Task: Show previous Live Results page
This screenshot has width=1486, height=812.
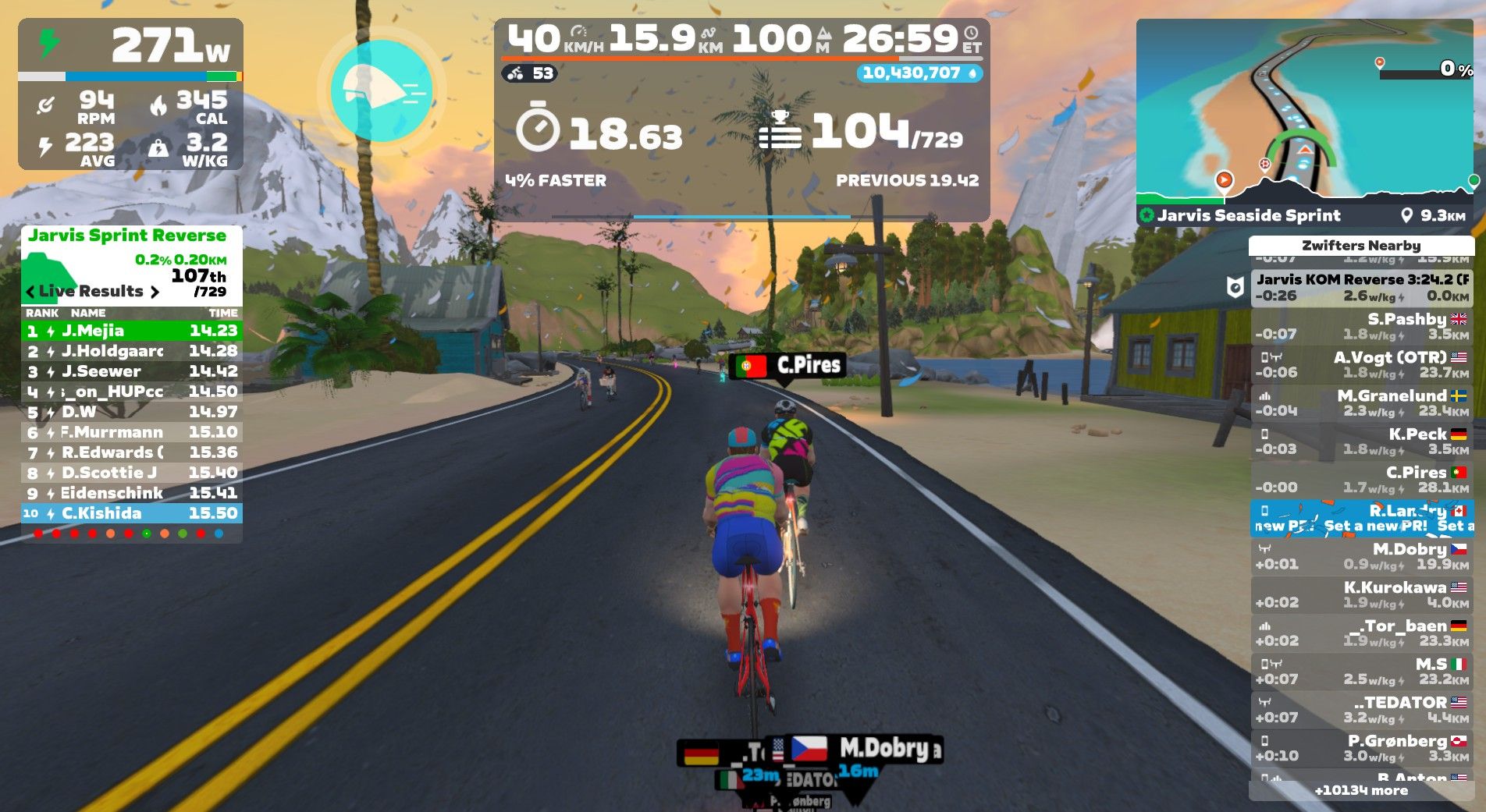Action: point(30,292)
